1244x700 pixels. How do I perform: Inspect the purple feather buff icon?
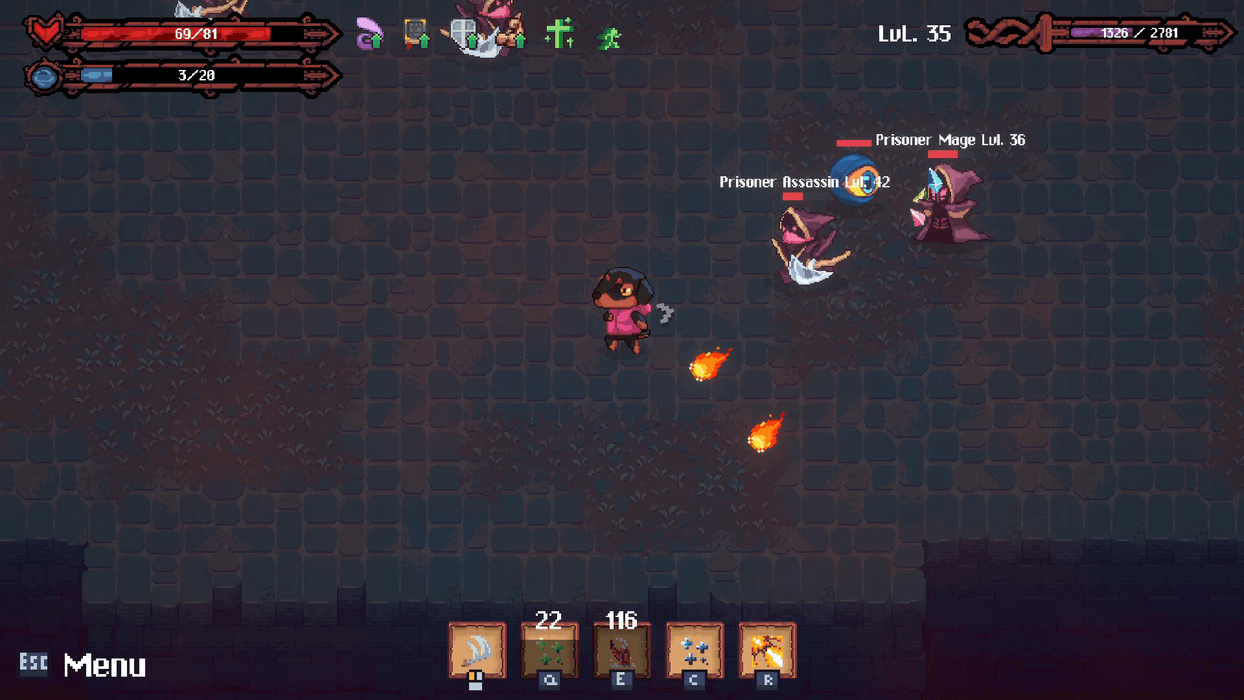tap(370, 36)
